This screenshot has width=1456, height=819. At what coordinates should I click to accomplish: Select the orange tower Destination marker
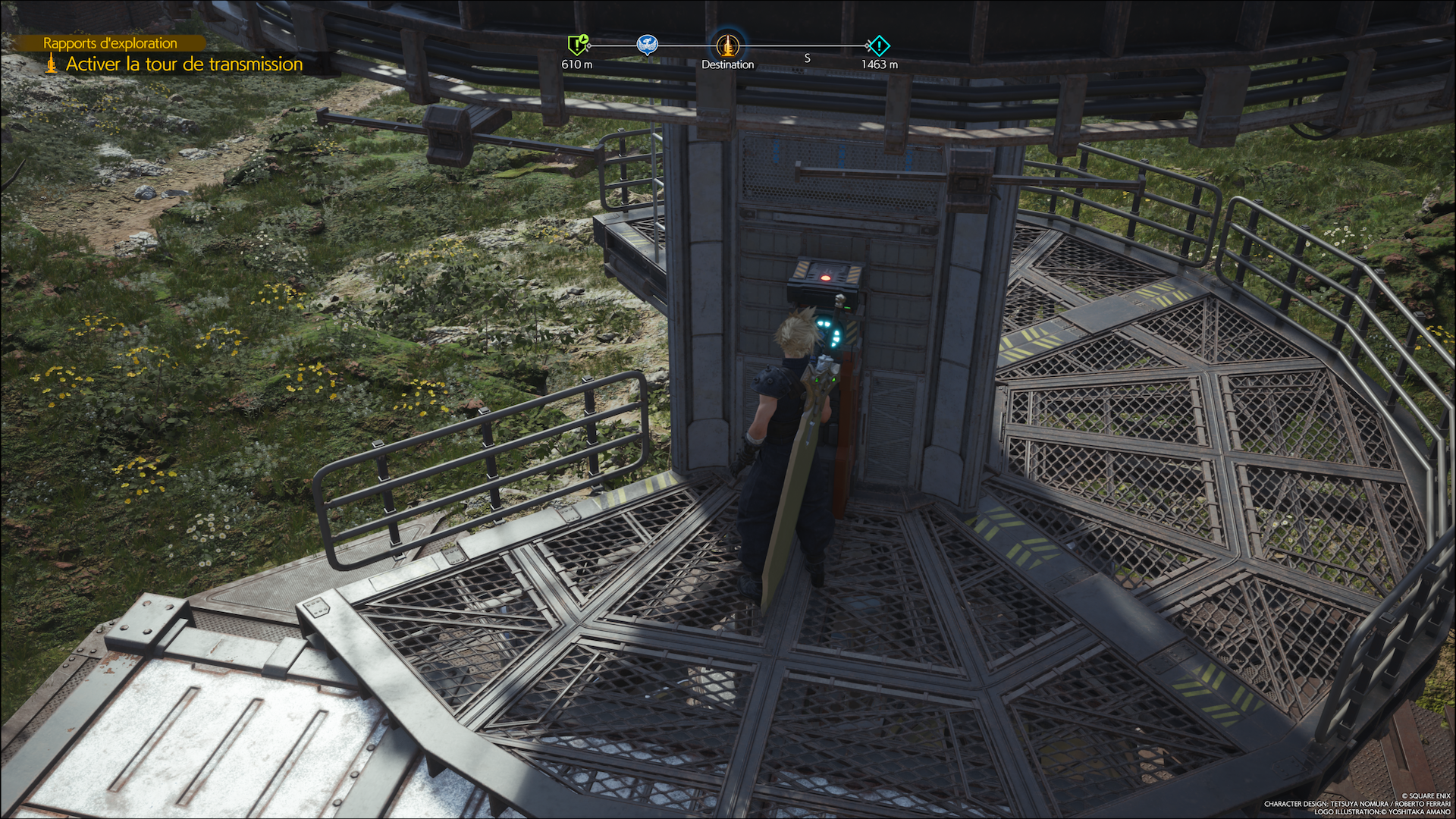[727, 45]
